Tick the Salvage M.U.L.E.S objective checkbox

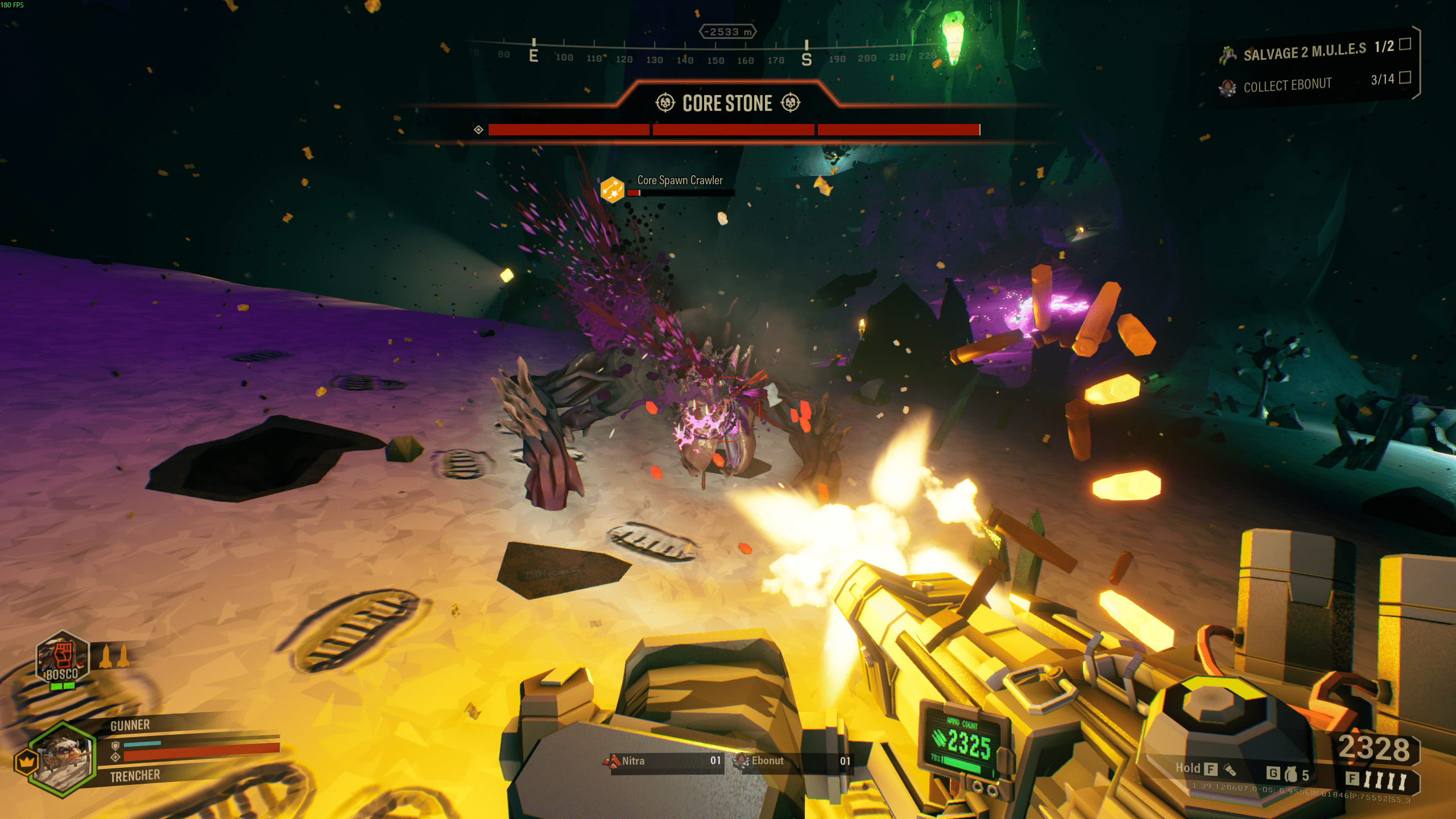click(x=1405, y=44)
